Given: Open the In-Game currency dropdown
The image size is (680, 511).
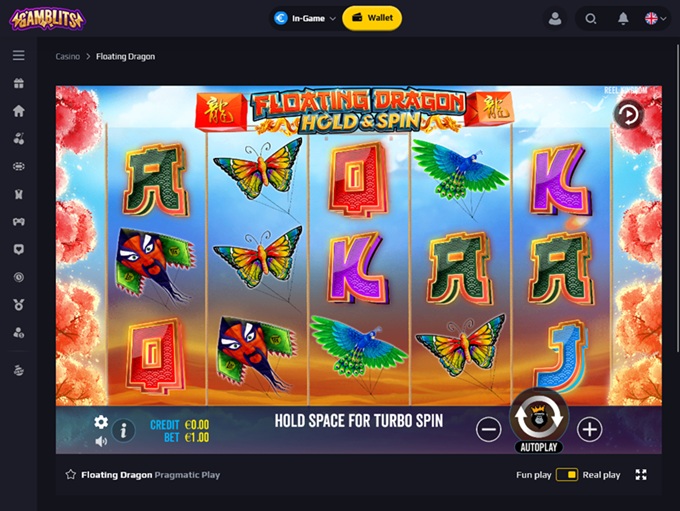Looking at the screenshot, I should [304, 18].
